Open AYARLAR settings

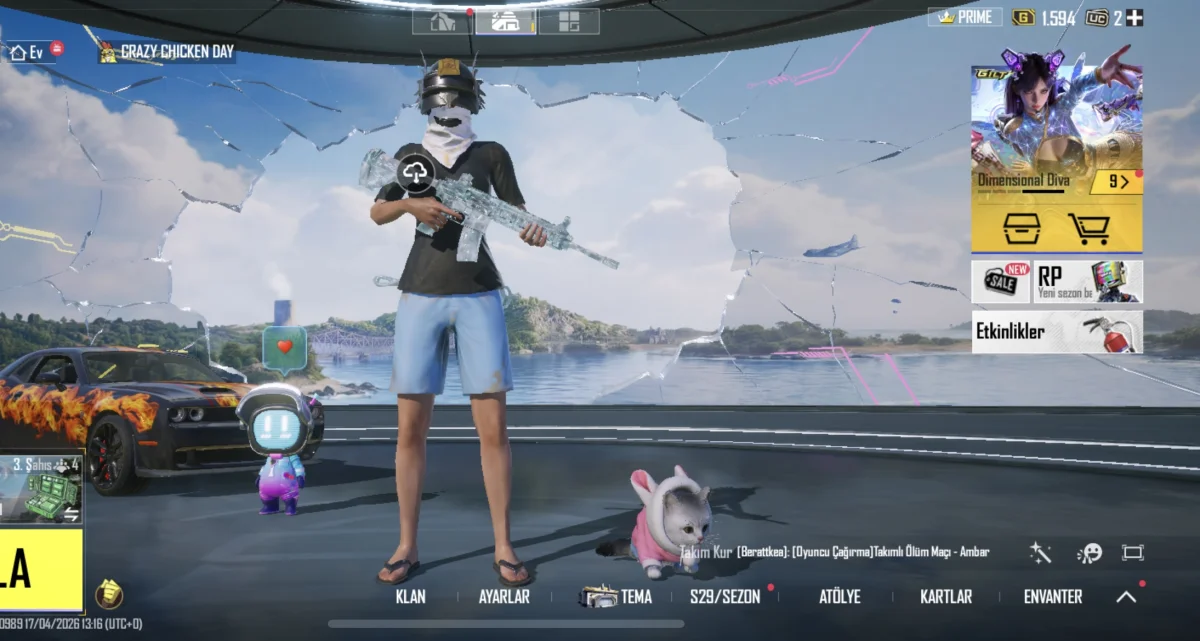pos(503,597)
